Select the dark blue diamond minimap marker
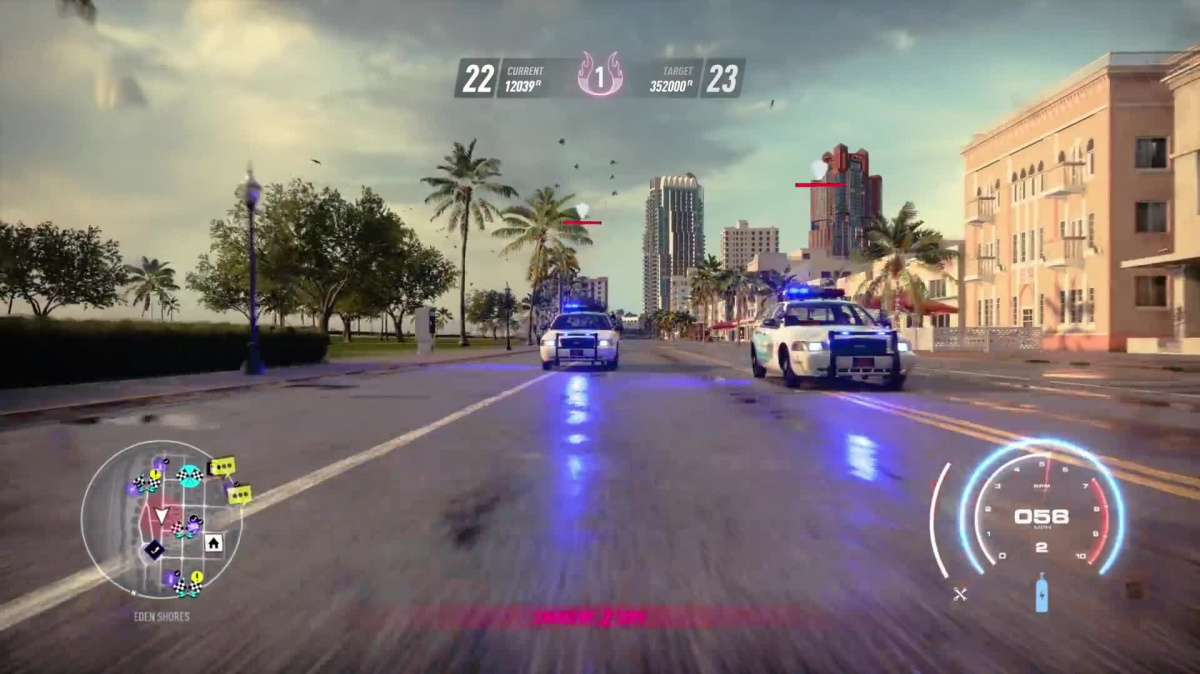This screenshot has height=674, width=1200. pos(153,549)
